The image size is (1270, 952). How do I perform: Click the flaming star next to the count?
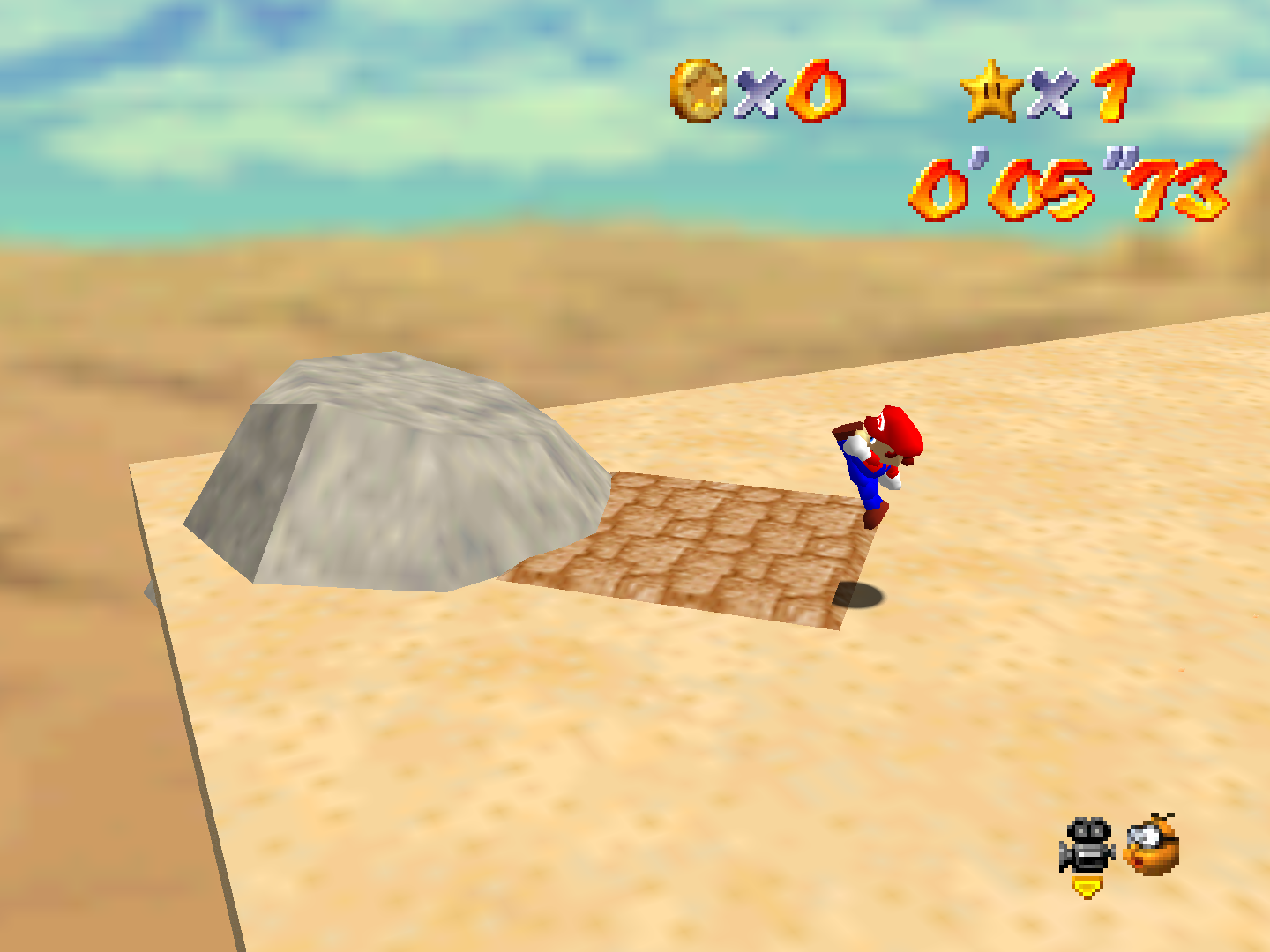990,92
